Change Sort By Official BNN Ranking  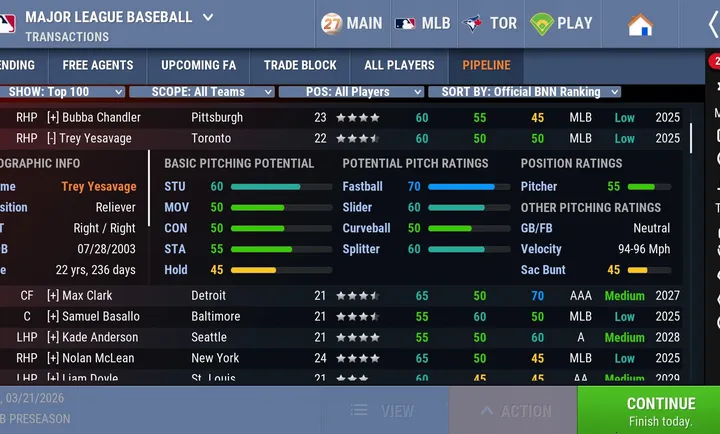(525, 92)
